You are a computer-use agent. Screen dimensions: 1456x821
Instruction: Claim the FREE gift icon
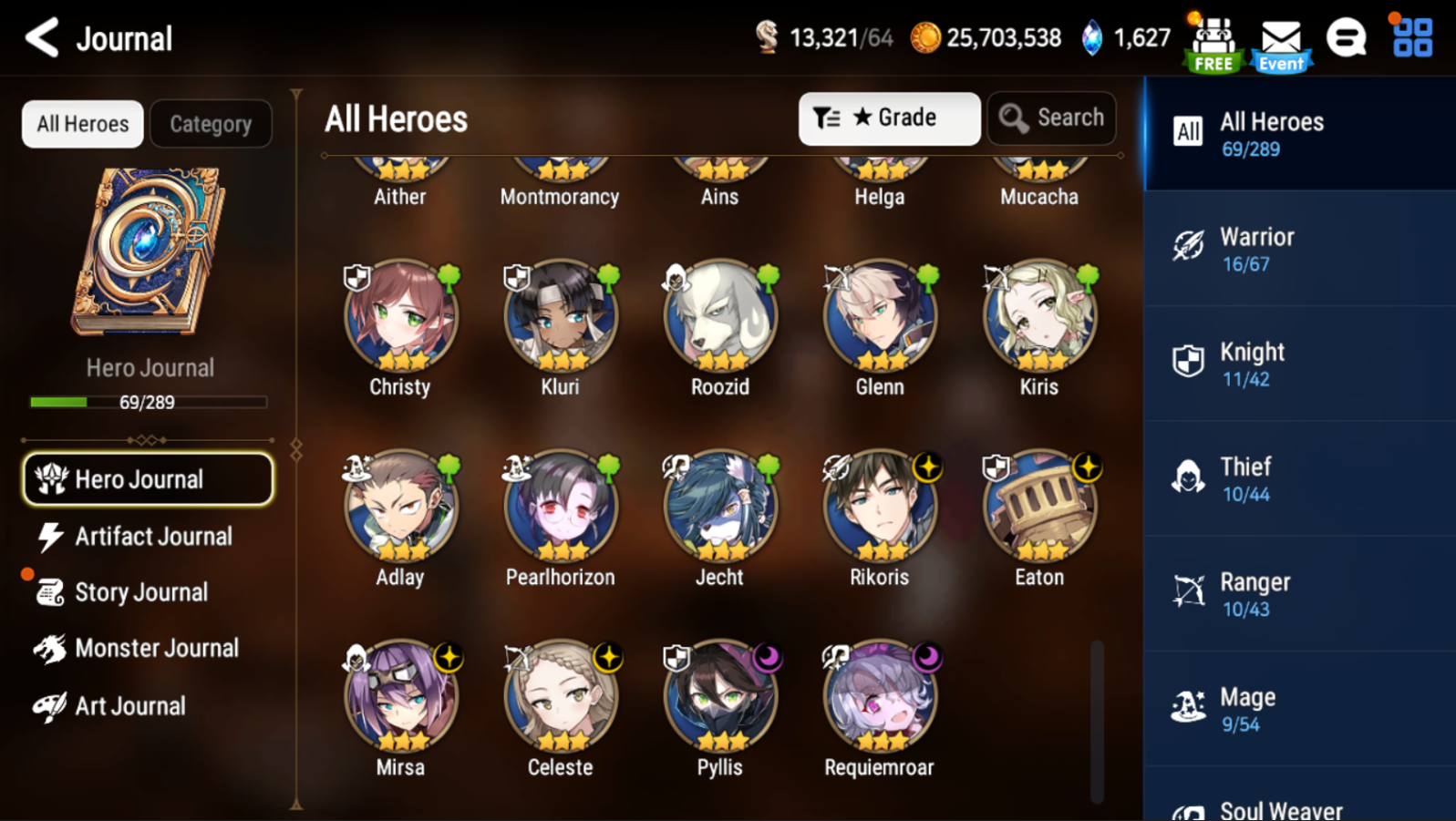click(x=1213, y=44)
